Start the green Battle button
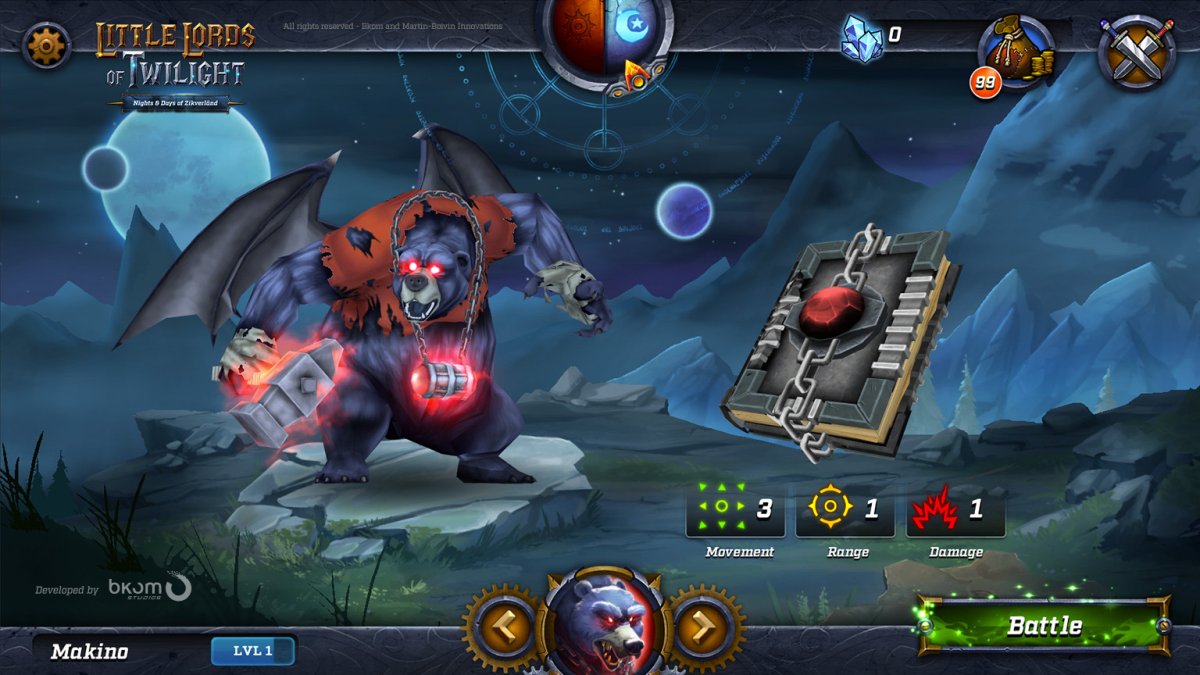This screenshot has width=1200, height=675. tap(1044, 626)
